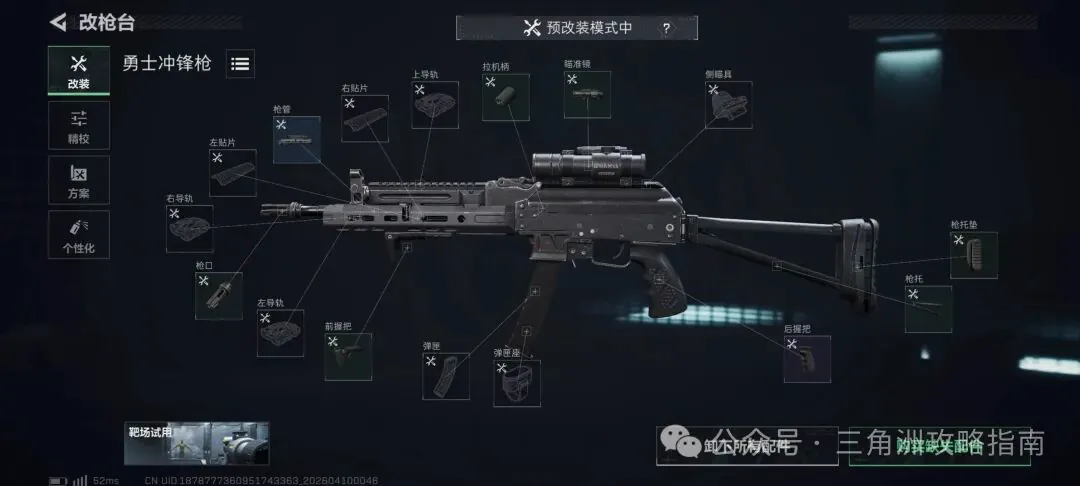Viewport: 1080px width, 486px height.
Task: Open the 方案 schemes tab
Action: click(78, 180)
